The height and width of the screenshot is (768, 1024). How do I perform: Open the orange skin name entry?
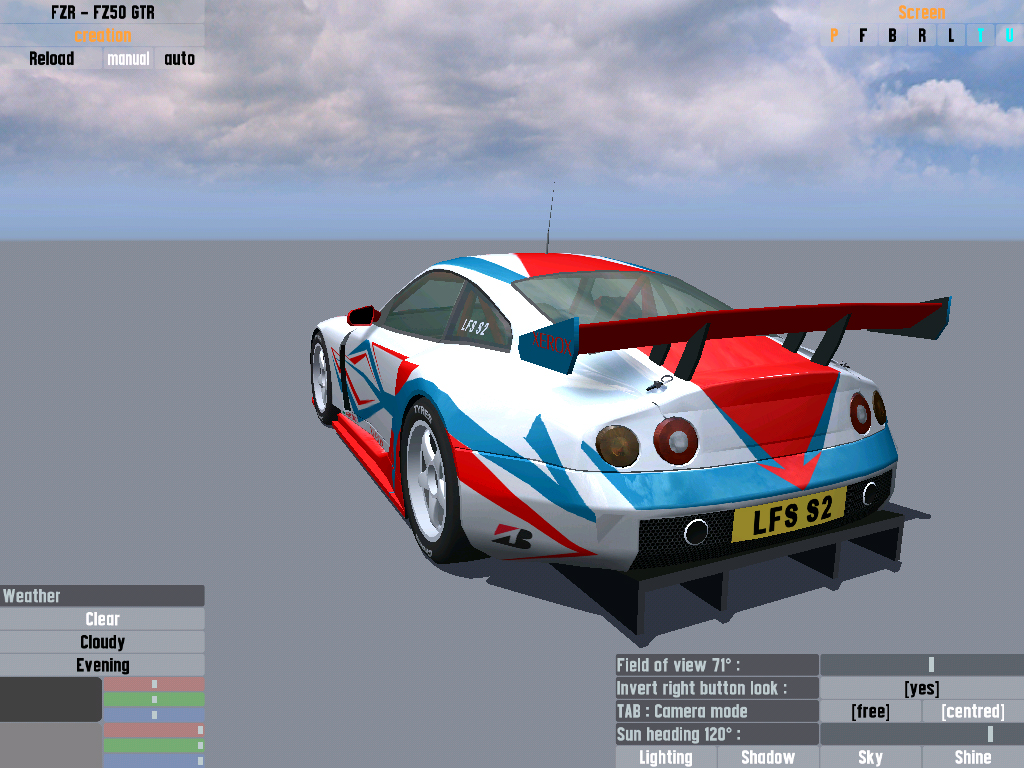coord(102,36)
